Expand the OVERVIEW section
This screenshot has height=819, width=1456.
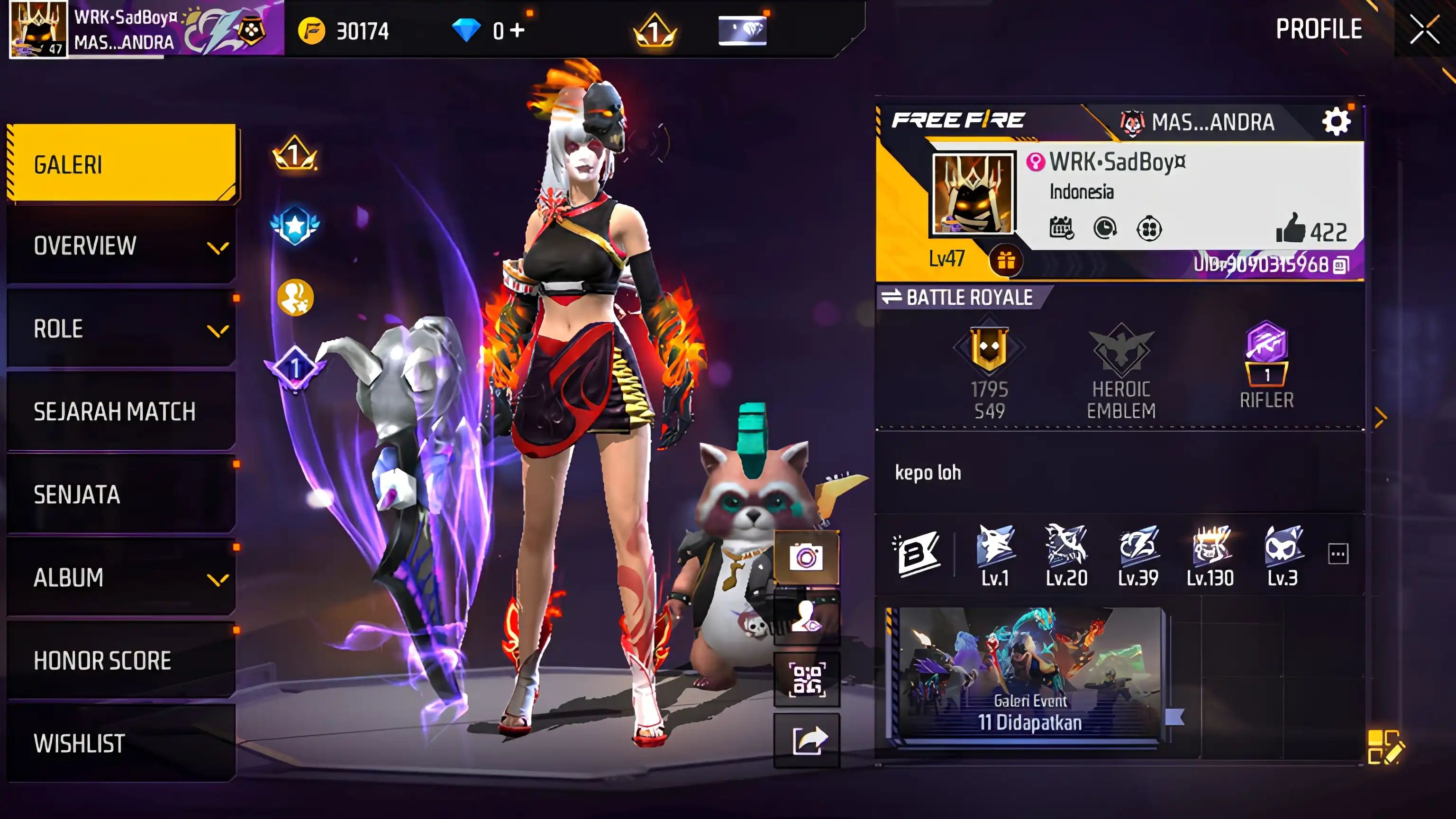(121, 246)
